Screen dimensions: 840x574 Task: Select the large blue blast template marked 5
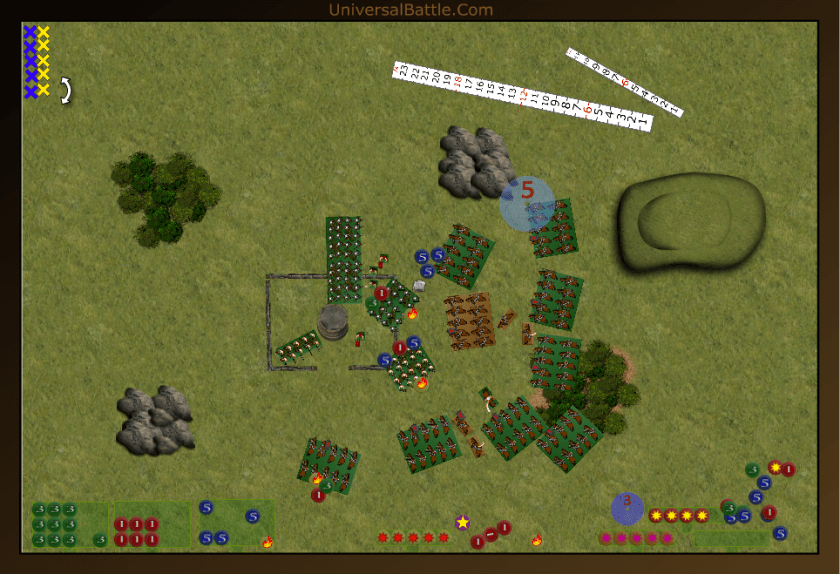(527, 203)
